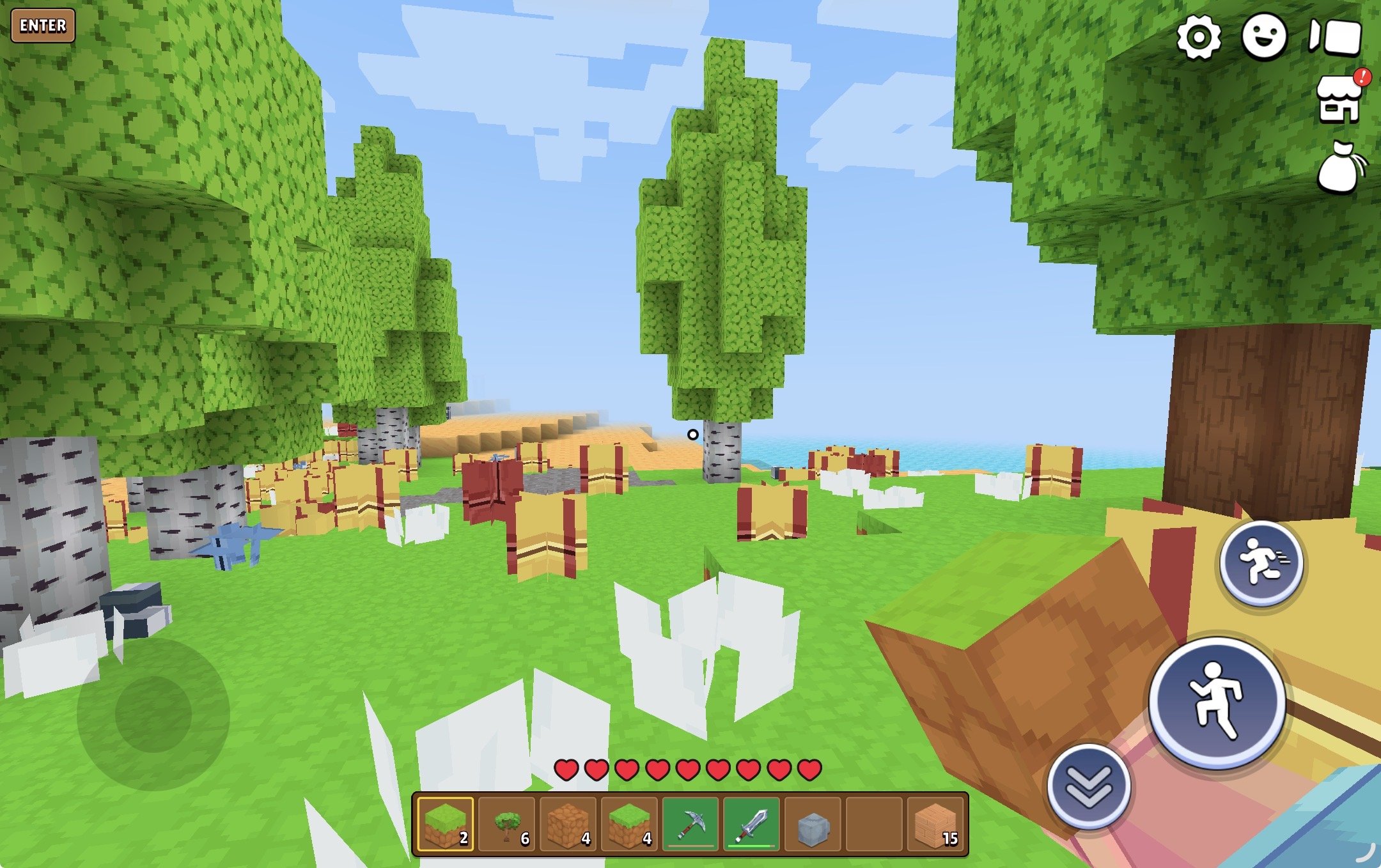
Task: Open the shop stall icon
Action: click(1340, 99)
